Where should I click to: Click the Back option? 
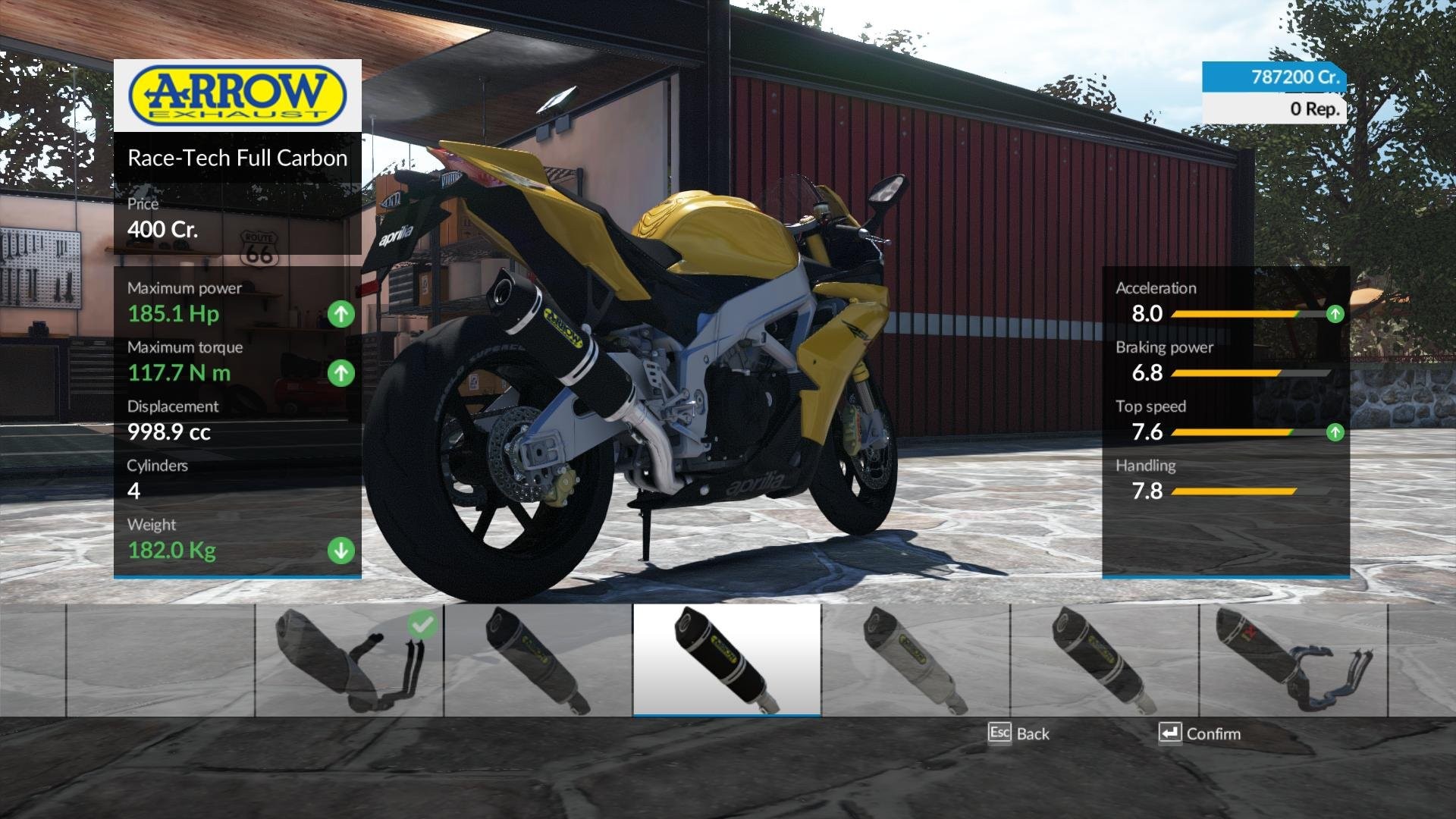click(x=1033, y=733)
